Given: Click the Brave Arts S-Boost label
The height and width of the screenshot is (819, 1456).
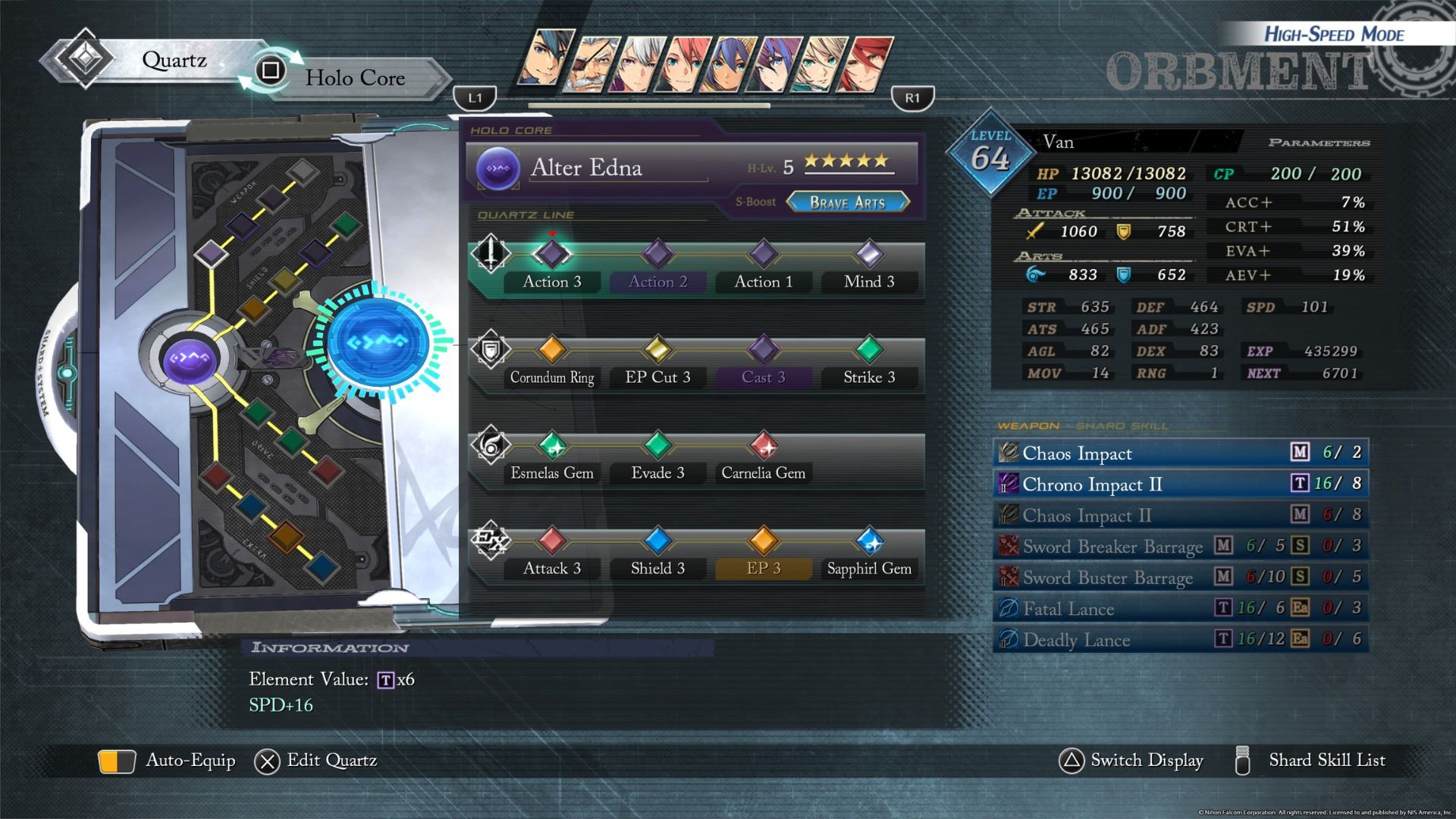Looking at the screenshot, I should click(847, 202).
